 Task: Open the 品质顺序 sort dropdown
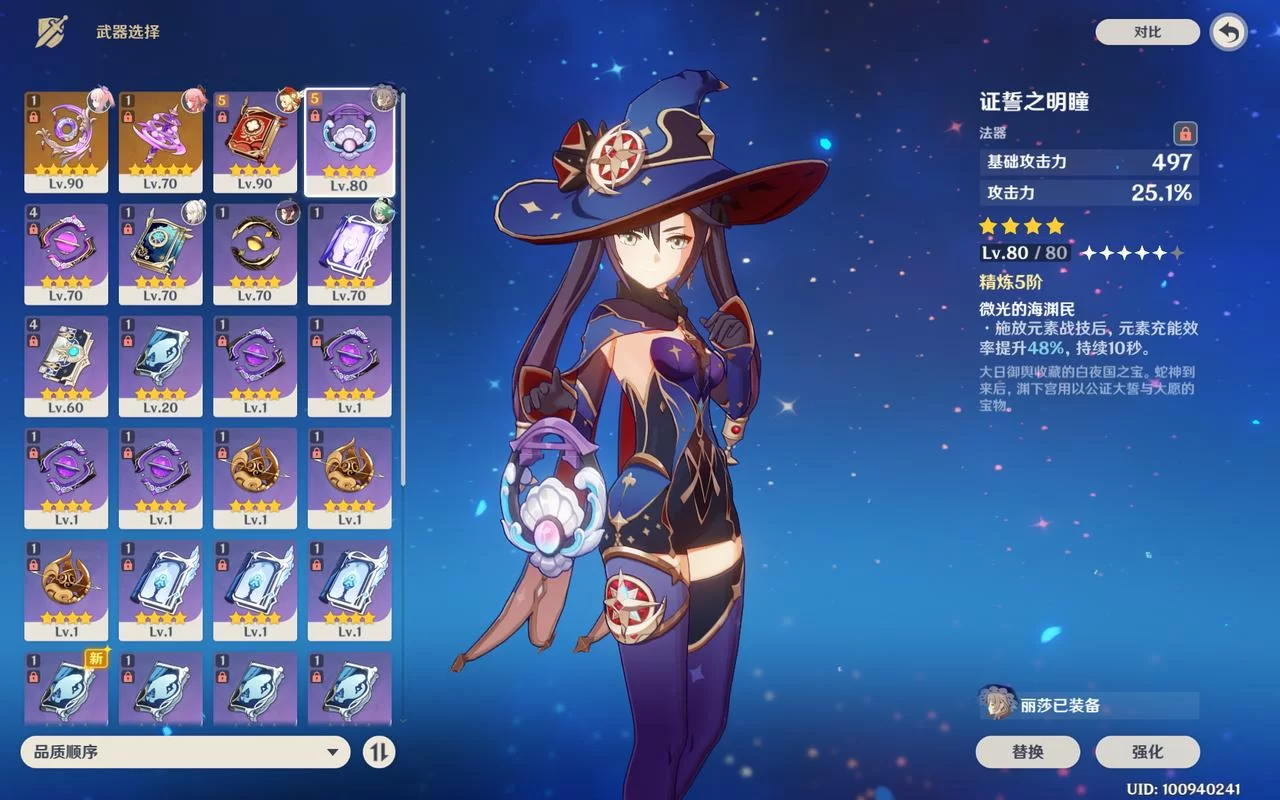click(185, 751)
